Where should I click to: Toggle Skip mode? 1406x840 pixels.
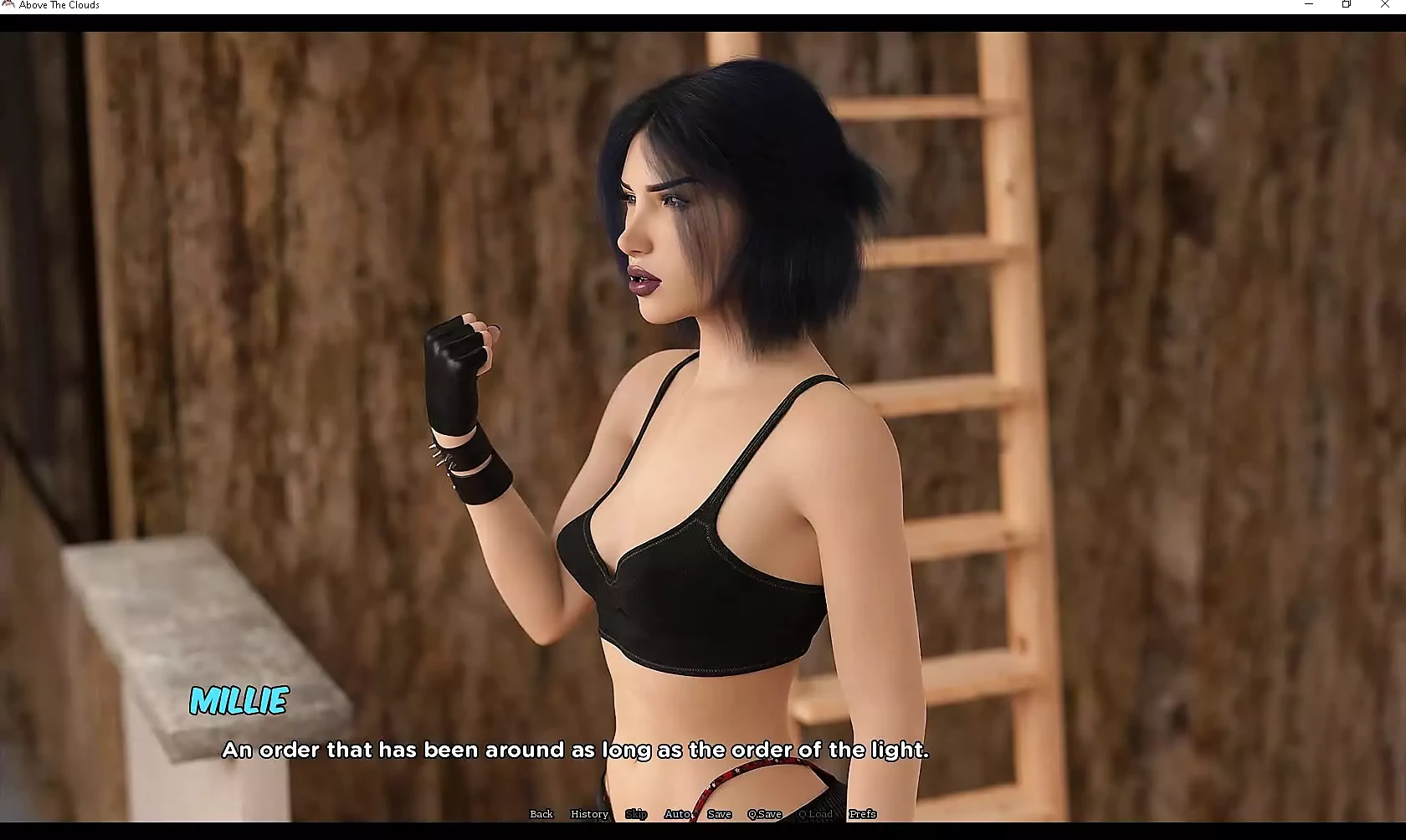coord(636,814)
